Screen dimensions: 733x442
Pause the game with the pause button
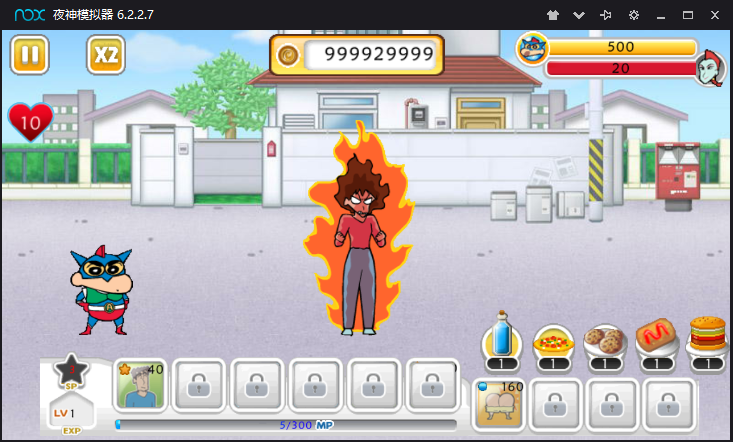point(30,55)
